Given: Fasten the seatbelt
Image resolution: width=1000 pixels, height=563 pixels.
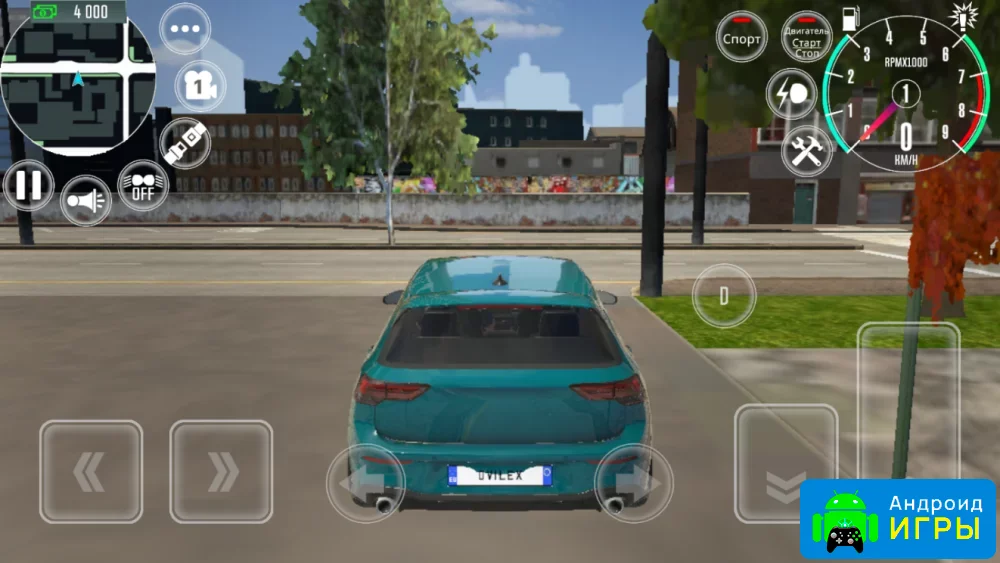Looking at the screenshot, I should click(x=184, y=143).
